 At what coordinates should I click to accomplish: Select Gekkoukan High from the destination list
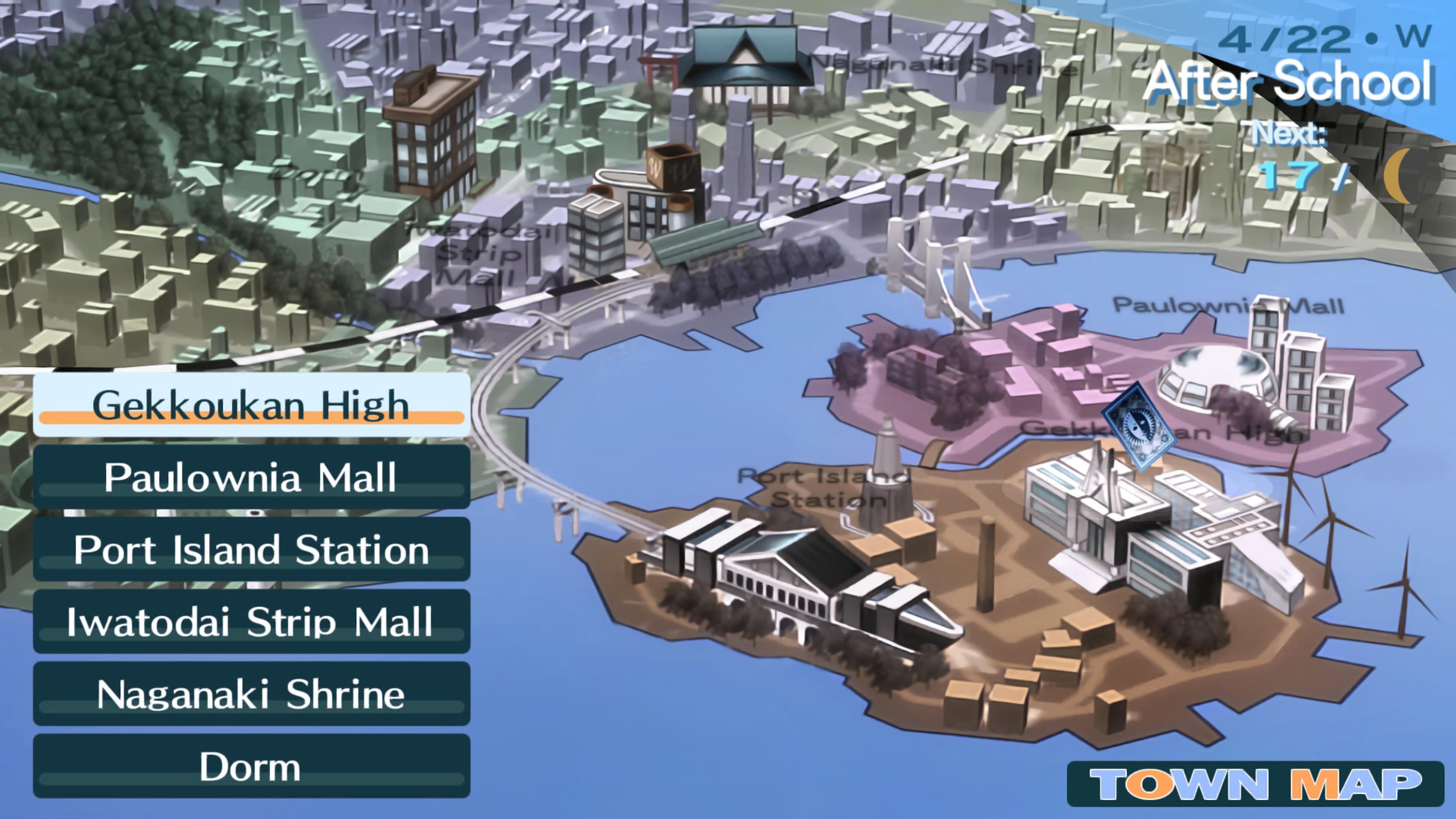tap(251, 405)
